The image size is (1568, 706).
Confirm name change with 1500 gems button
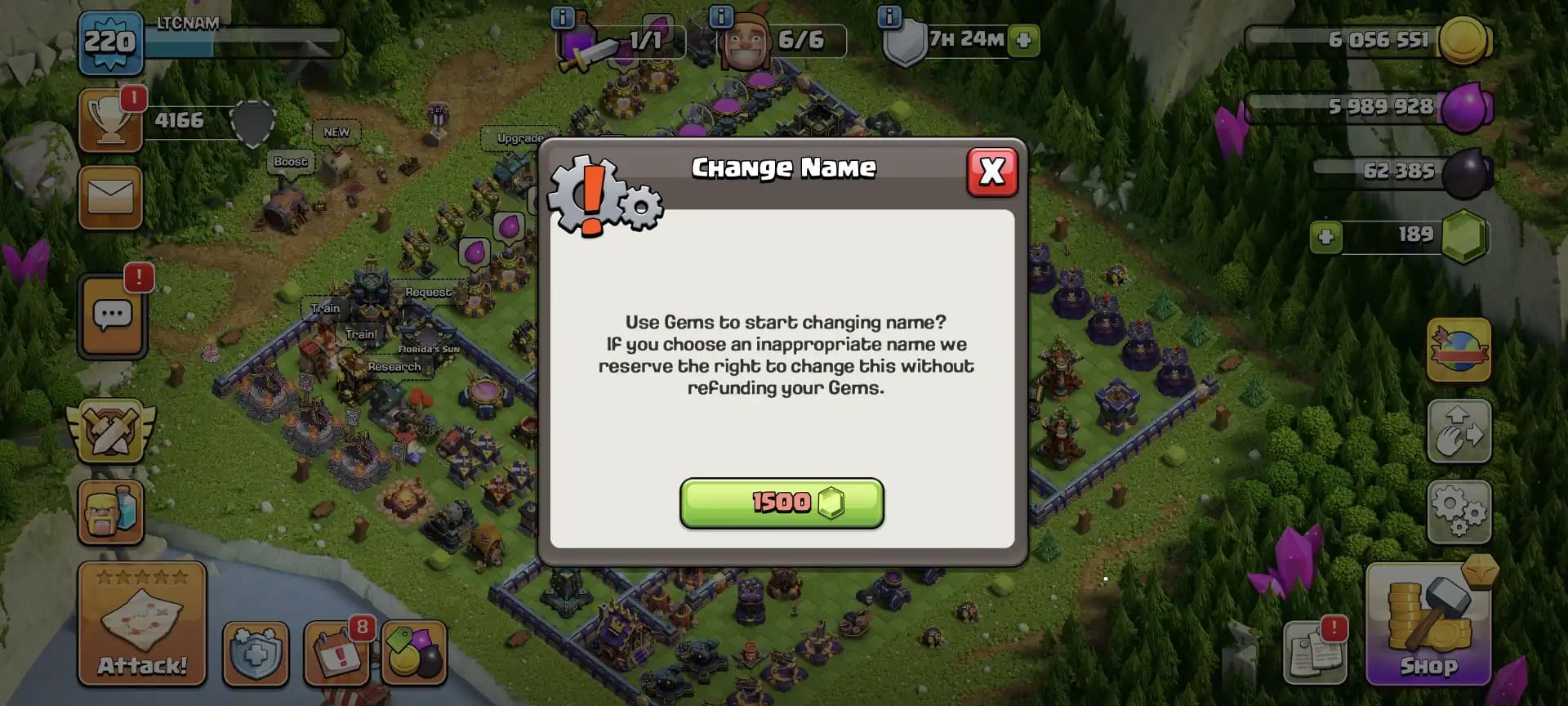[x=782, y=504]
